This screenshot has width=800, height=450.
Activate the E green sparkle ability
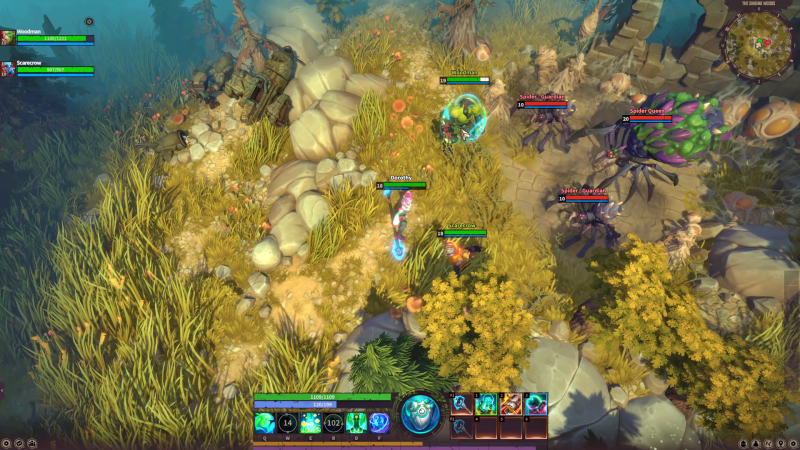click(310, 423)
